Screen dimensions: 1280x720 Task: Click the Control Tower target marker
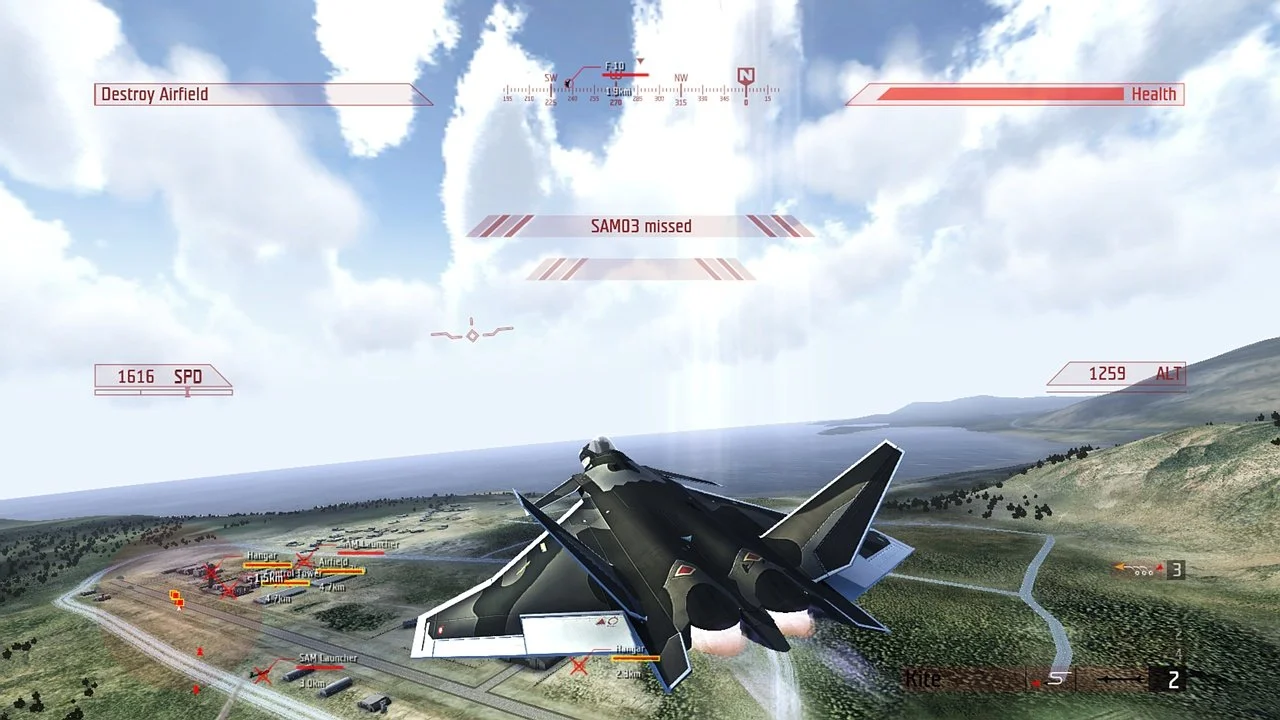(x=293, y=573)
